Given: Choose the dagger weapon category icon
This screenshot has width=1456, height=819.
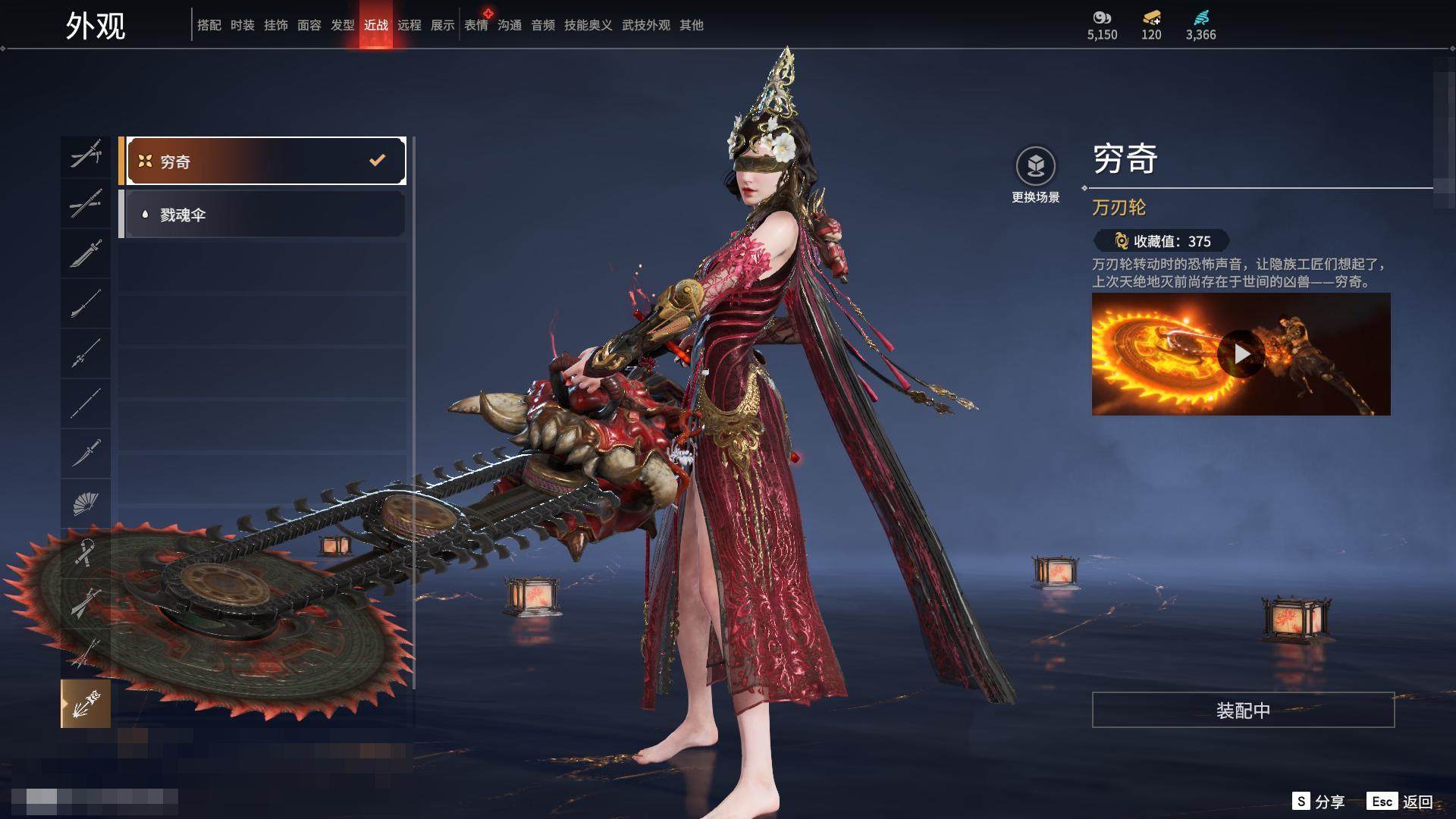Looking at the screenshot, I should 85,453.
